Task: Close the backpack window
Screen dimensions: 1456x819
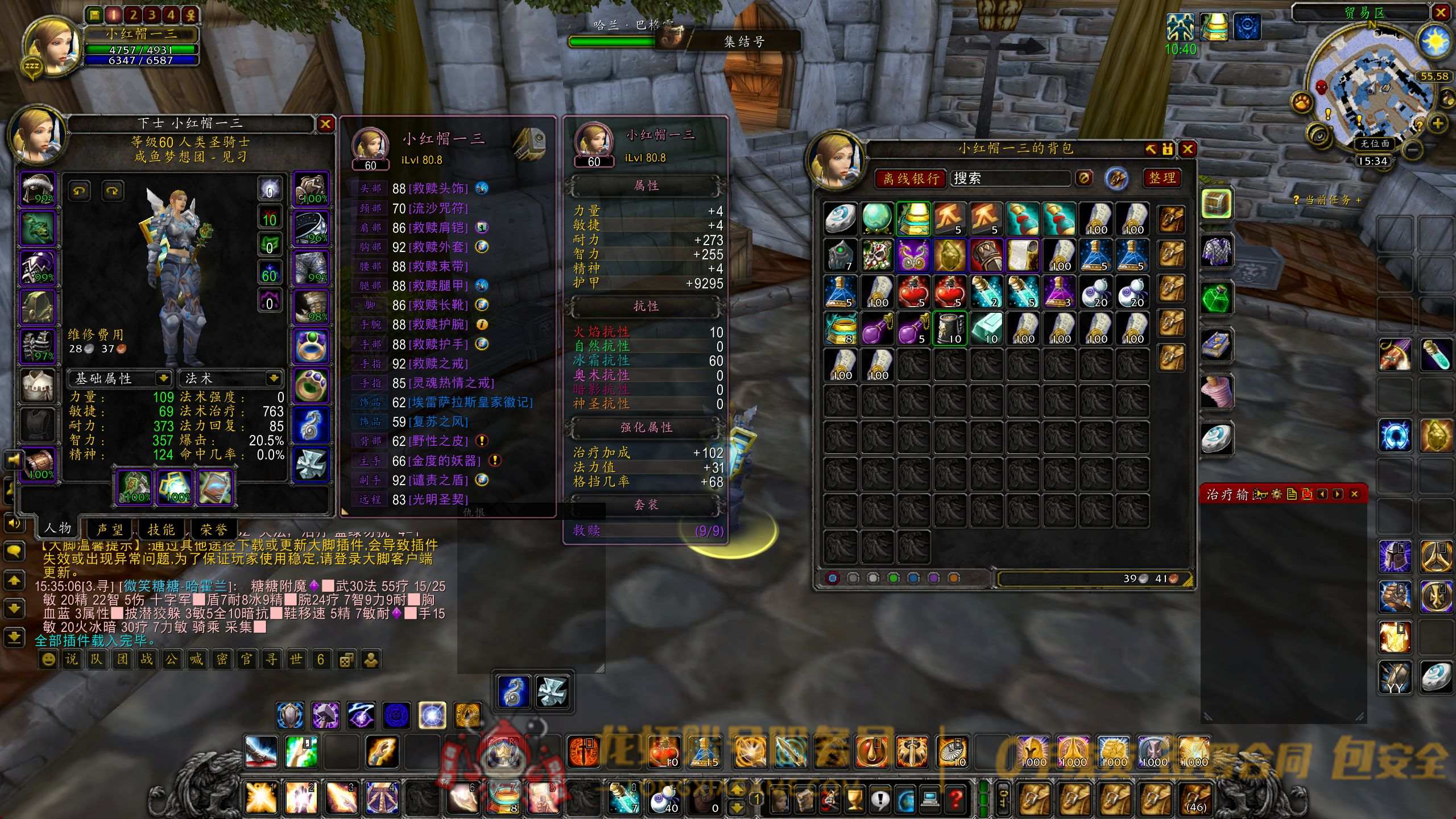Action: pos(1188,149)
